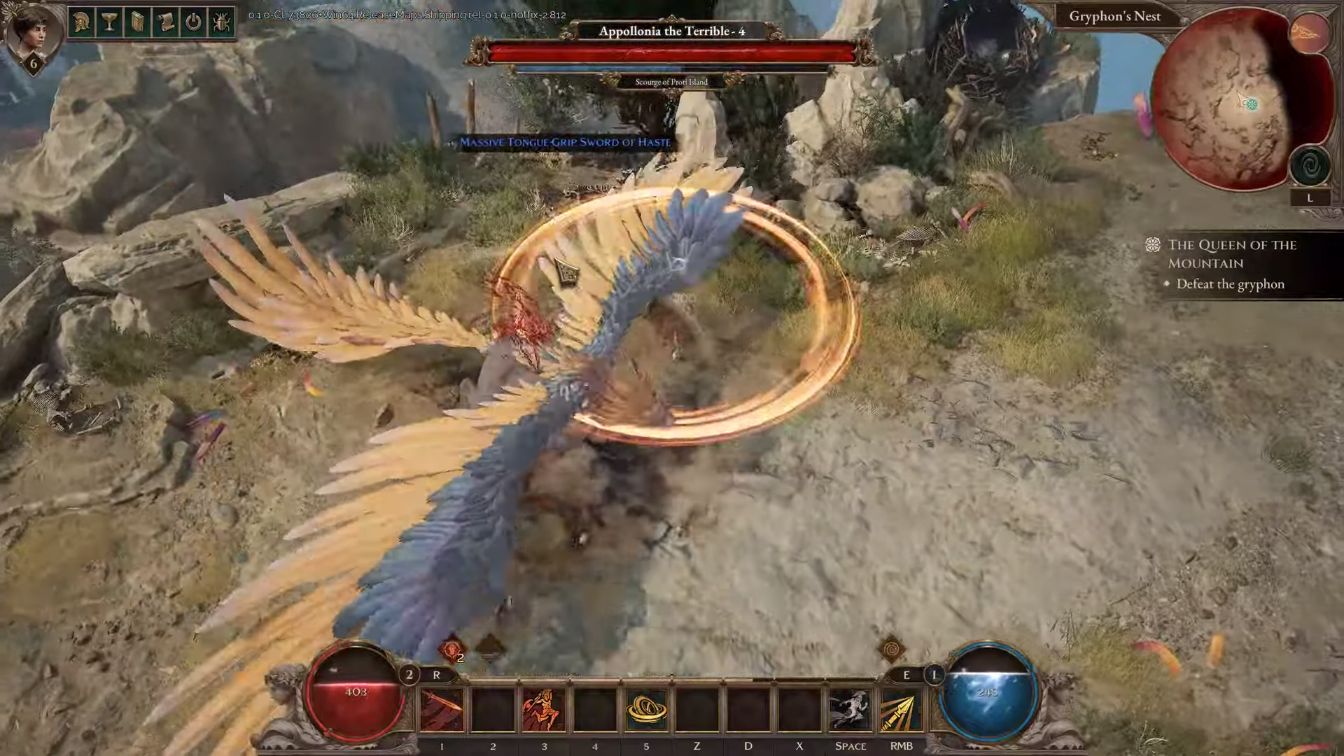1344x756 pixels.
Task: Trigger the white dodge skill
Action: point(850,710)
